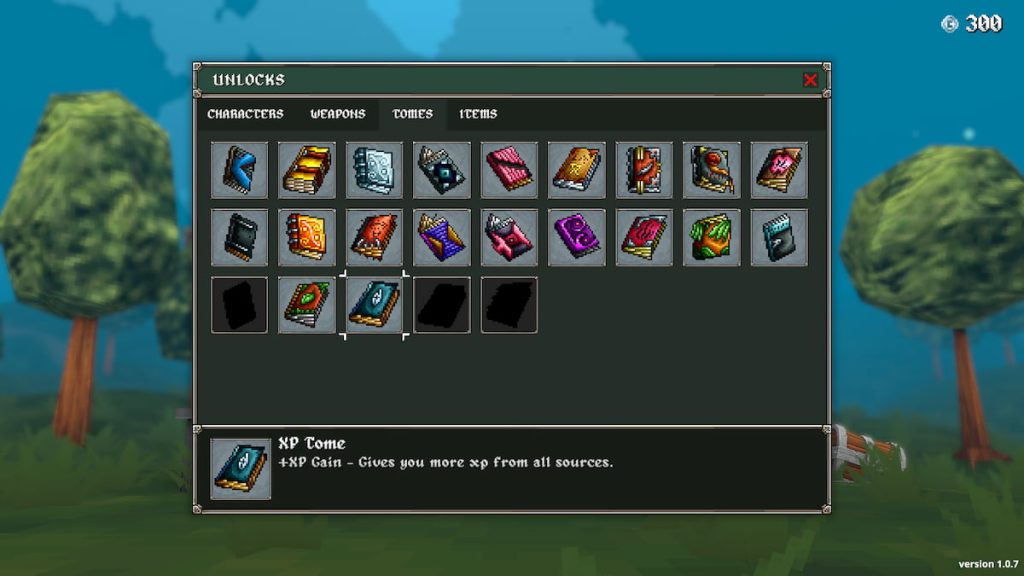This screenshot has height=576, width=1024.
Task: Switch to the Characters tab
Action: [x=245, y=114]
